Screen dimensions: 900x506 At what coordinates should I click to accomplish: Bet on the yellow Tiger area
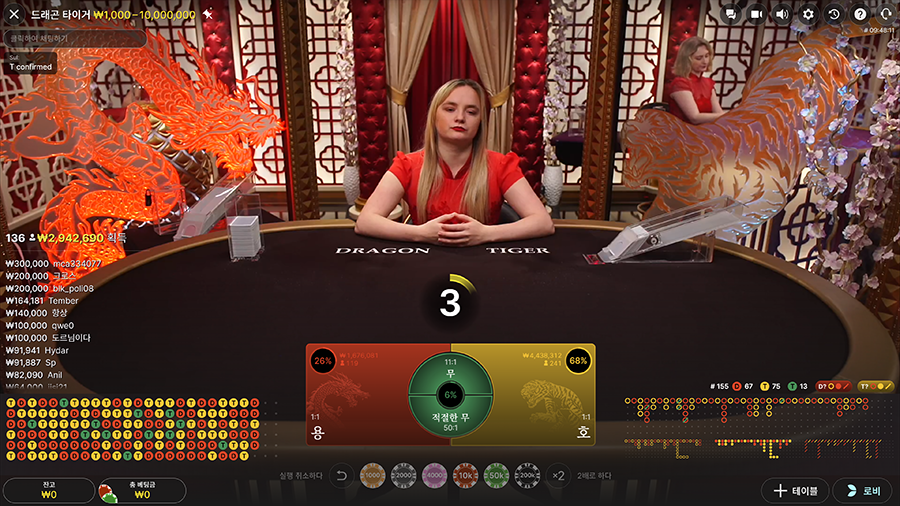545,400
